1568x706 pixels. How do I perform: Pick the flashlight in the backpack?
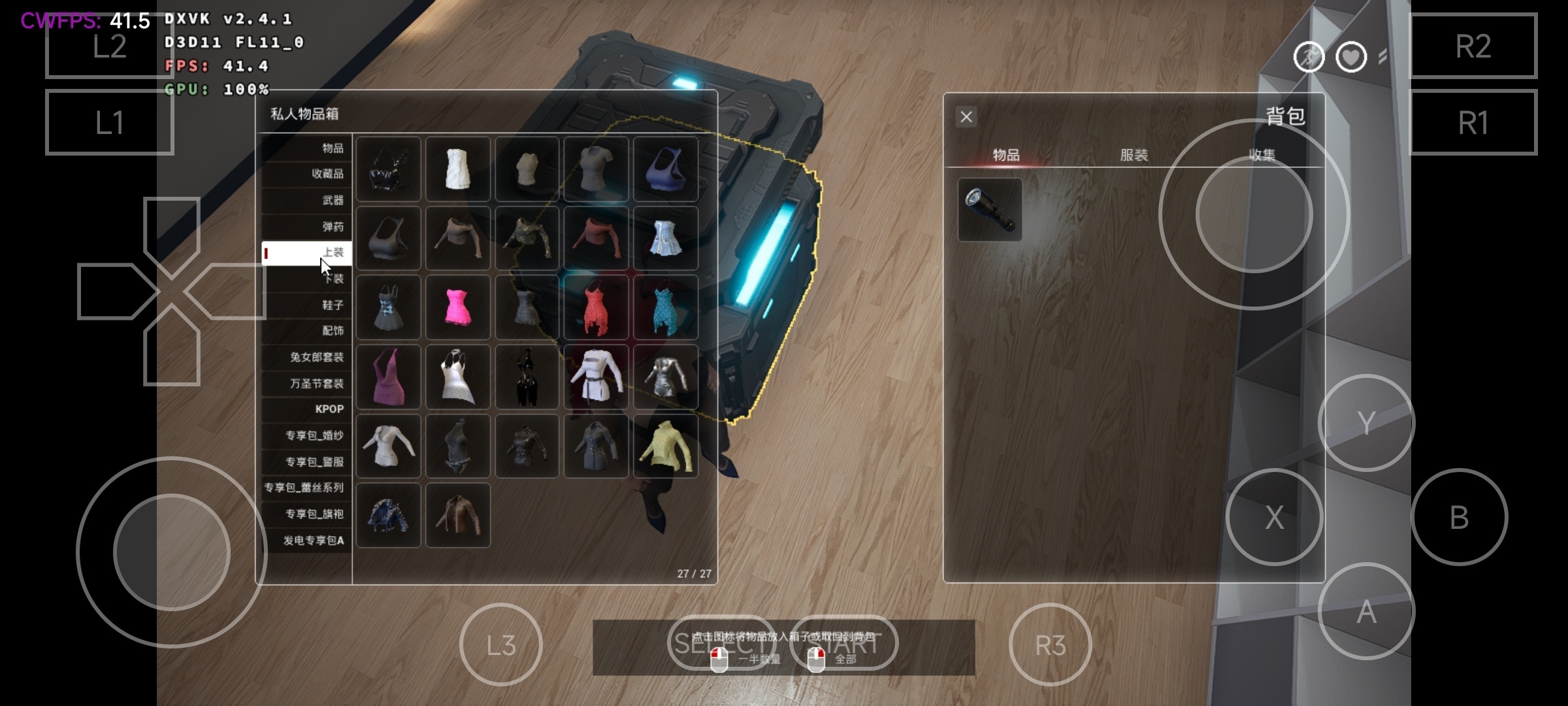tap(990, 210)
